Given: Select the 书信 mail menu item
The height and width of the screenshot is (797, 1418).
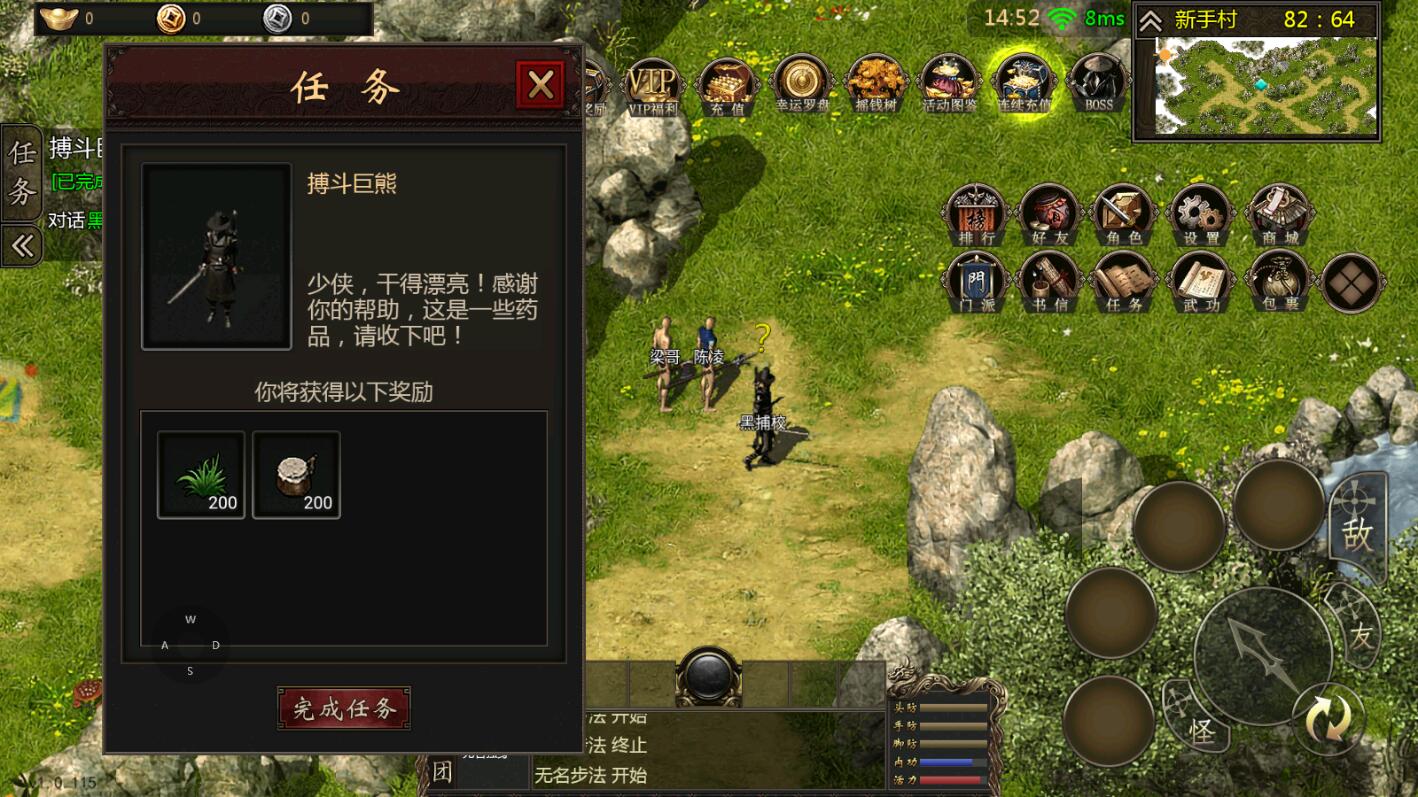Looking at the screenshot, I should [1049, 283].
